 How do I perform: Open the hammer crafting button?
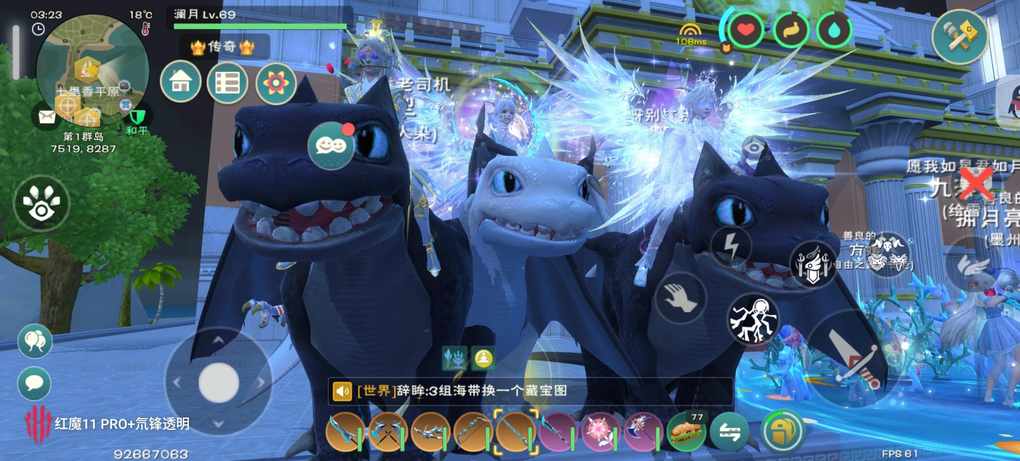[961, 36]
